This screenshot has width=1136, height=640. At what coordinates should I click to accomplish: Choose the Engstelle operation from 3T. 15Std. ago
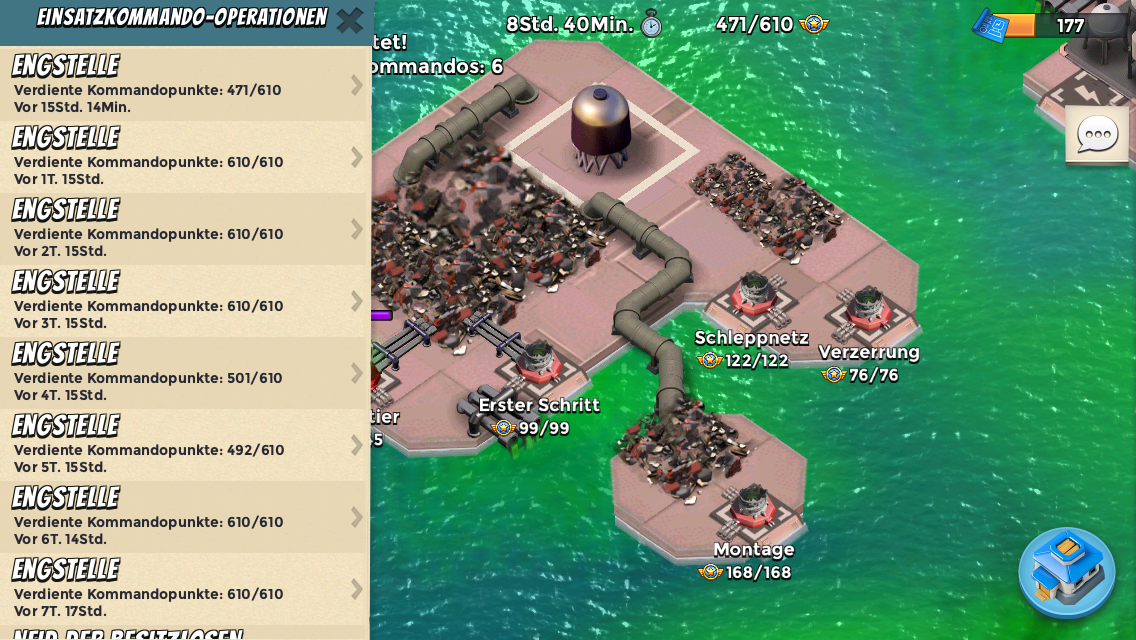(185, 301)
